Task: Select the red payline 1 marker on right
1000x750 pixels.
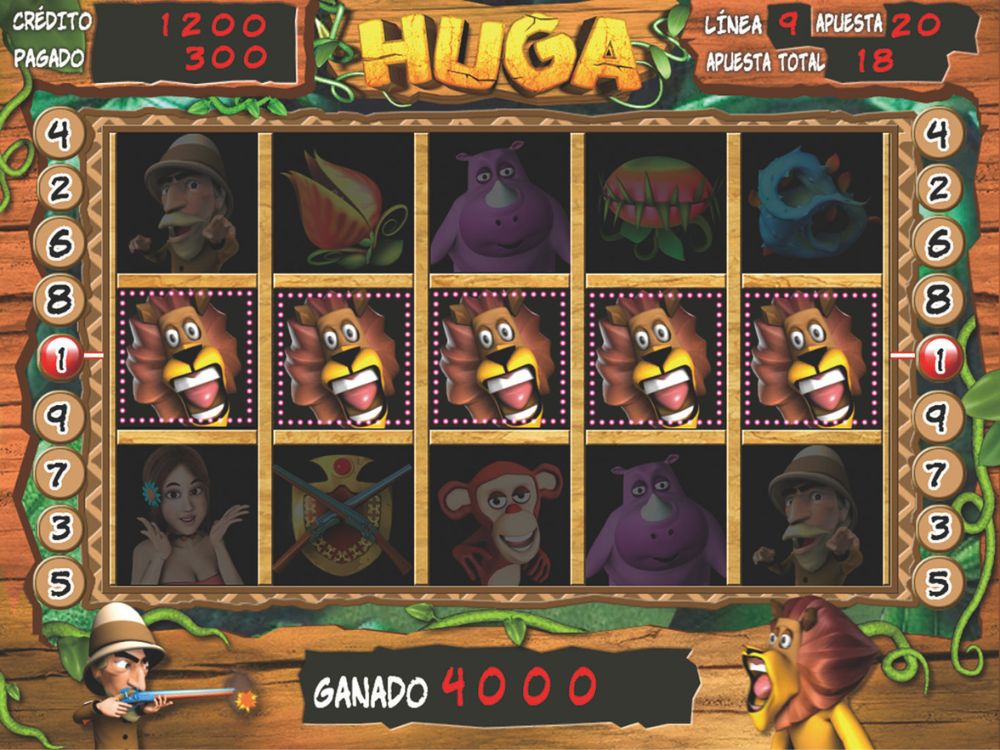Action: (x=940, y=357)
